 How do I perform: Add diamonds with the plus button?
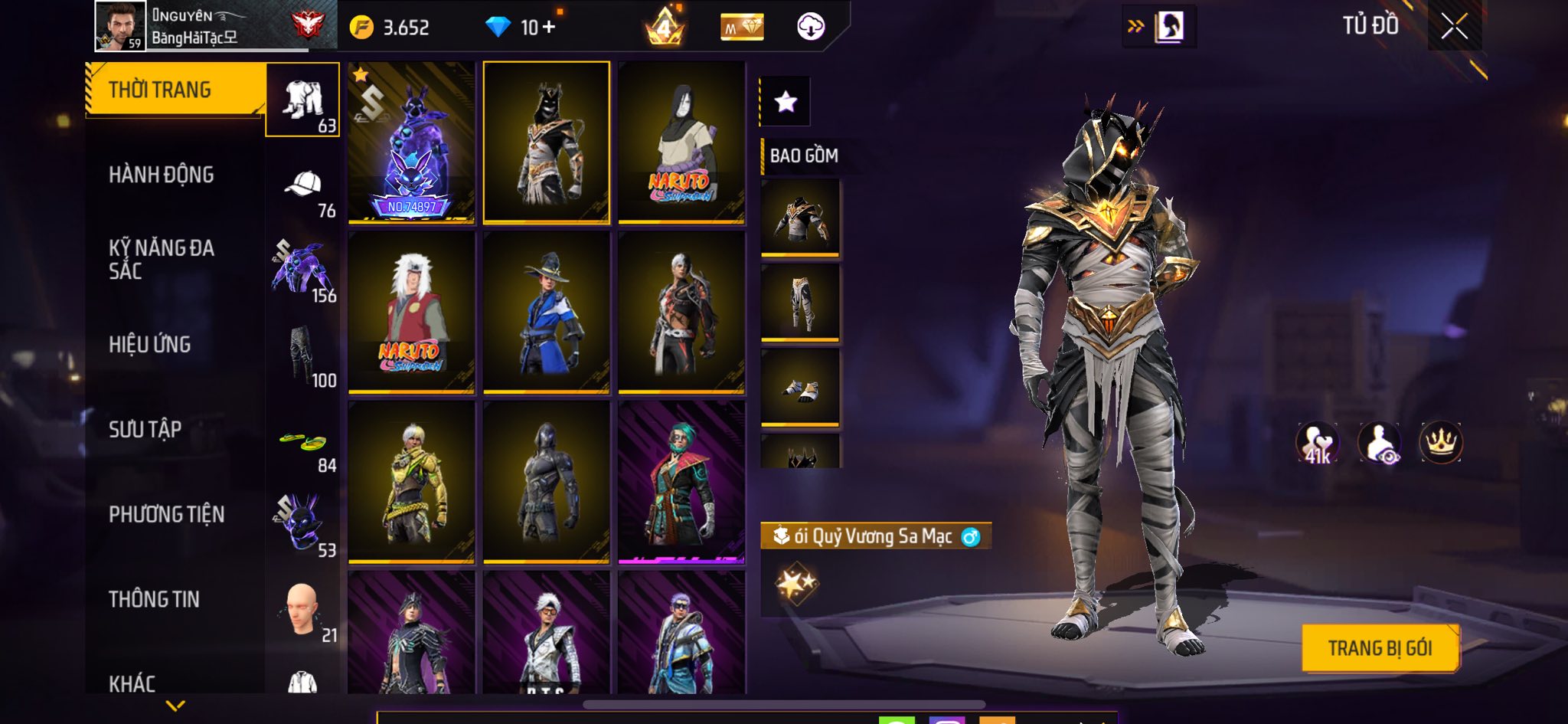click(x=548, y=28)
